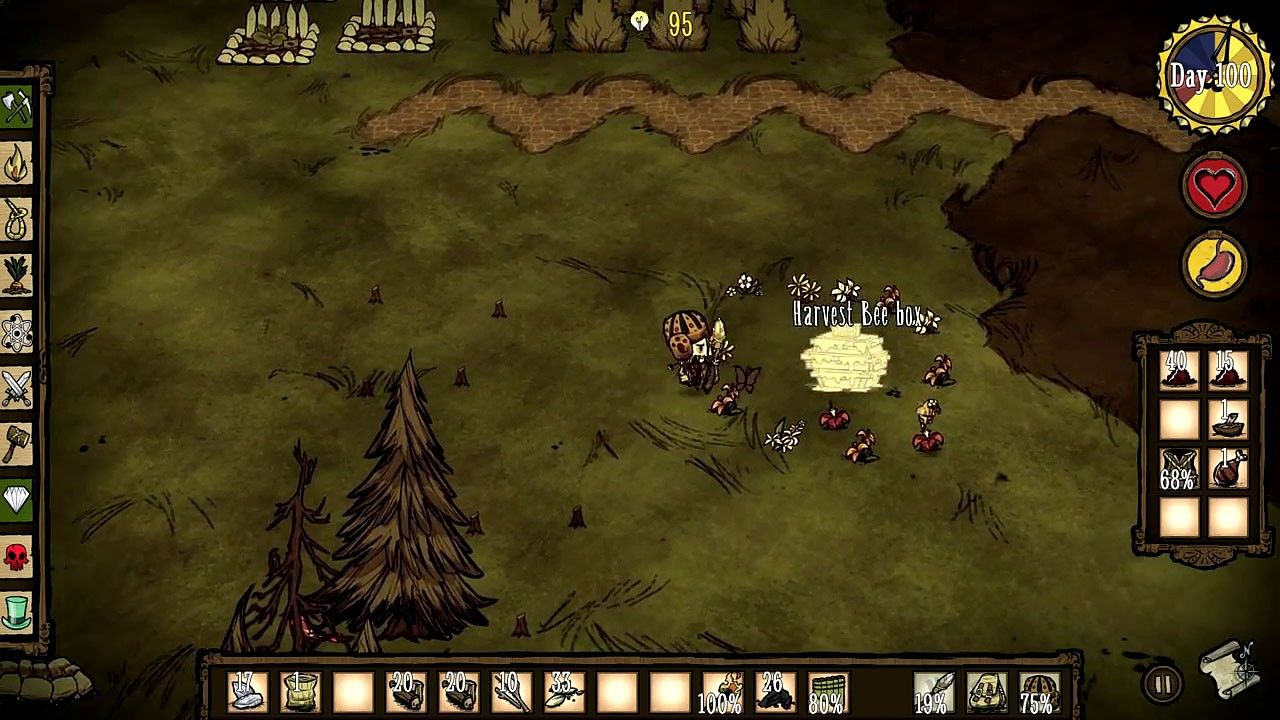Open the Magic red skull tab

(x=17, y=555)
